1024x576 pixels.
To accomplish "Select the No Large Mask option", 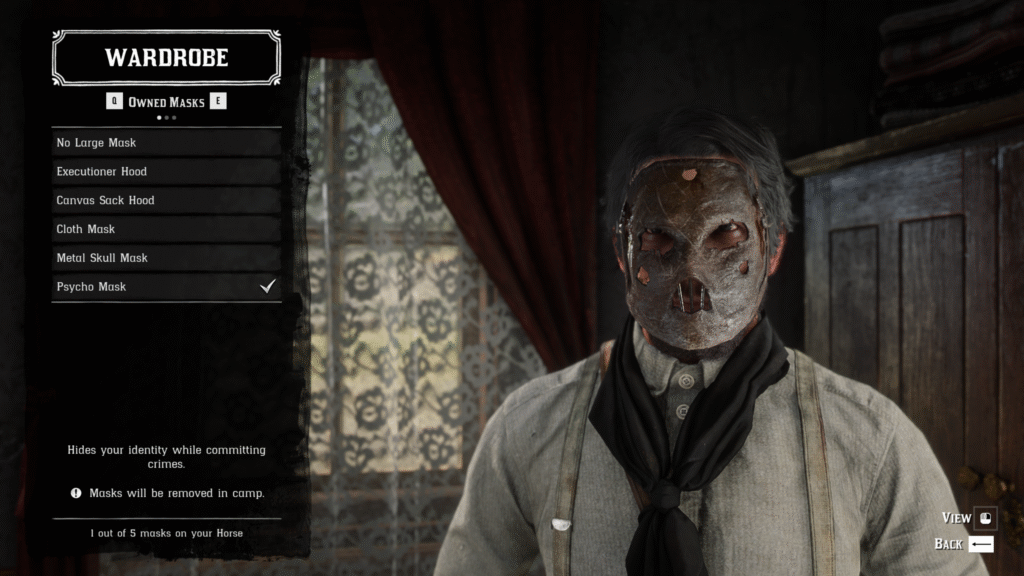I will point(166,143).
